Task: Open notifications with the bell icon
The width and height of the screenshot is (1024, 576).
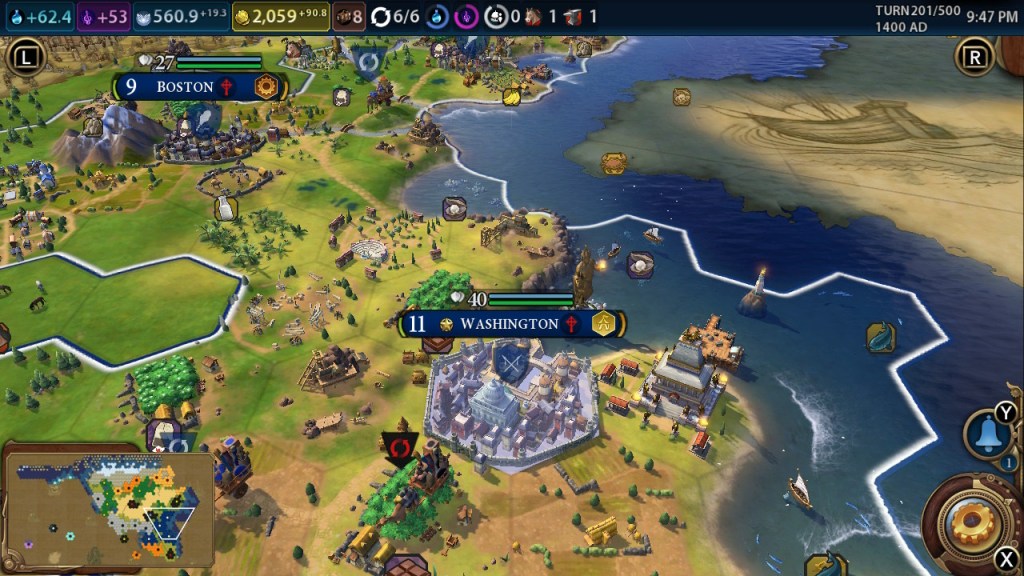Action: click(986, 433)
